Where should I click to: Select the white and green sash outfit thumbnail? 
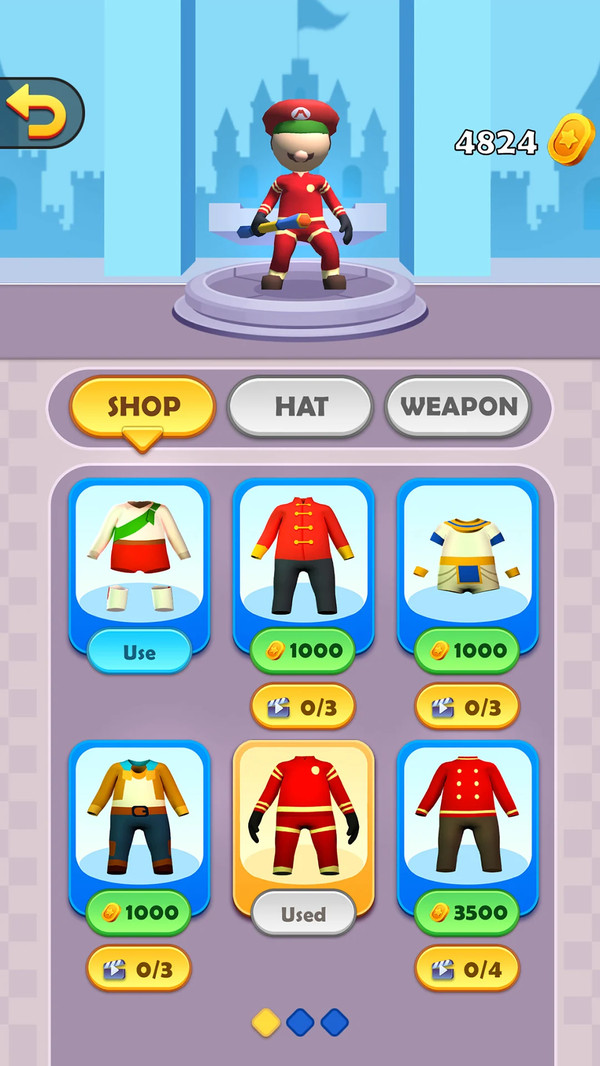[139, 555]
